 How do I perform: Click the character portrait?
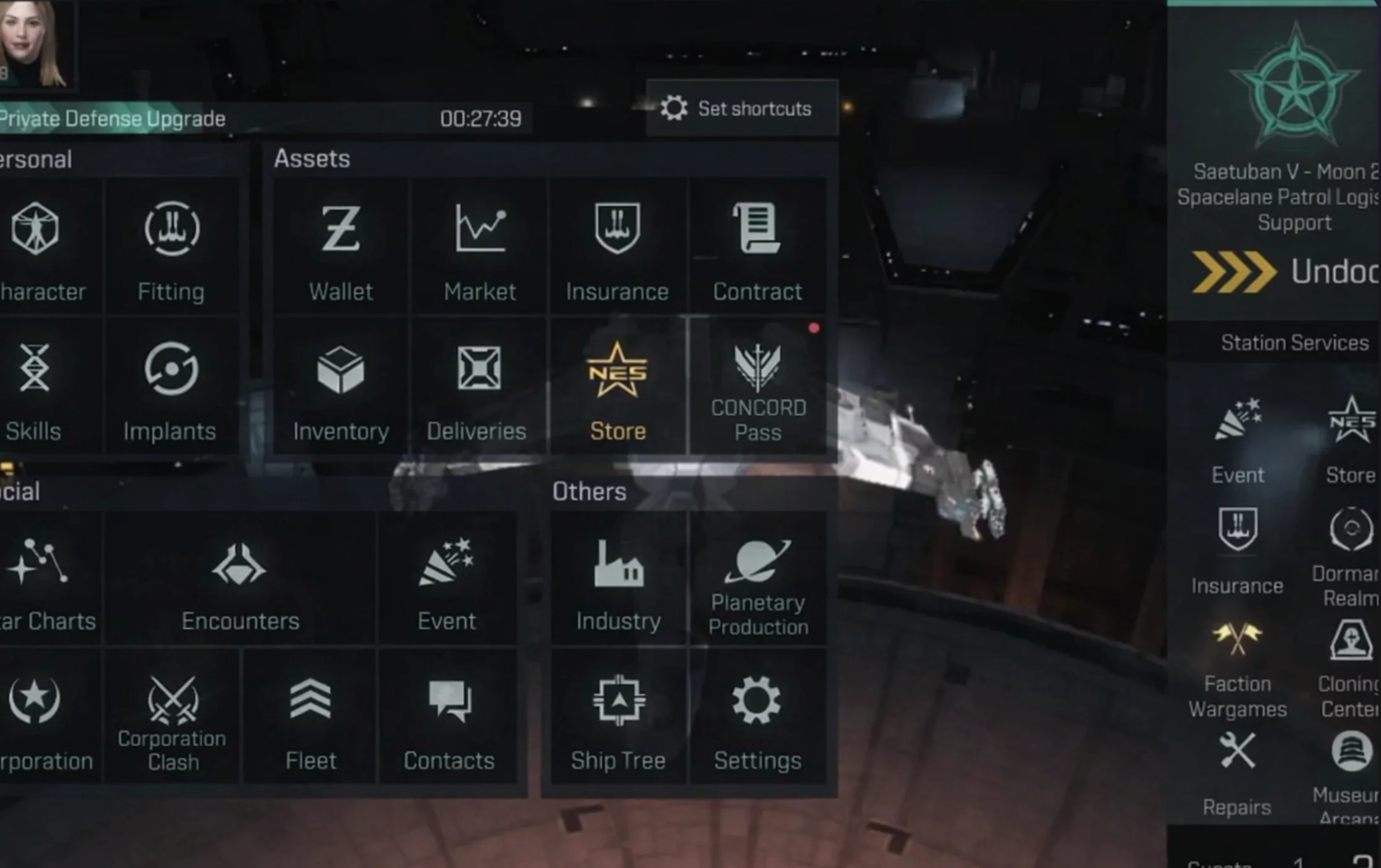click(34, 43)
